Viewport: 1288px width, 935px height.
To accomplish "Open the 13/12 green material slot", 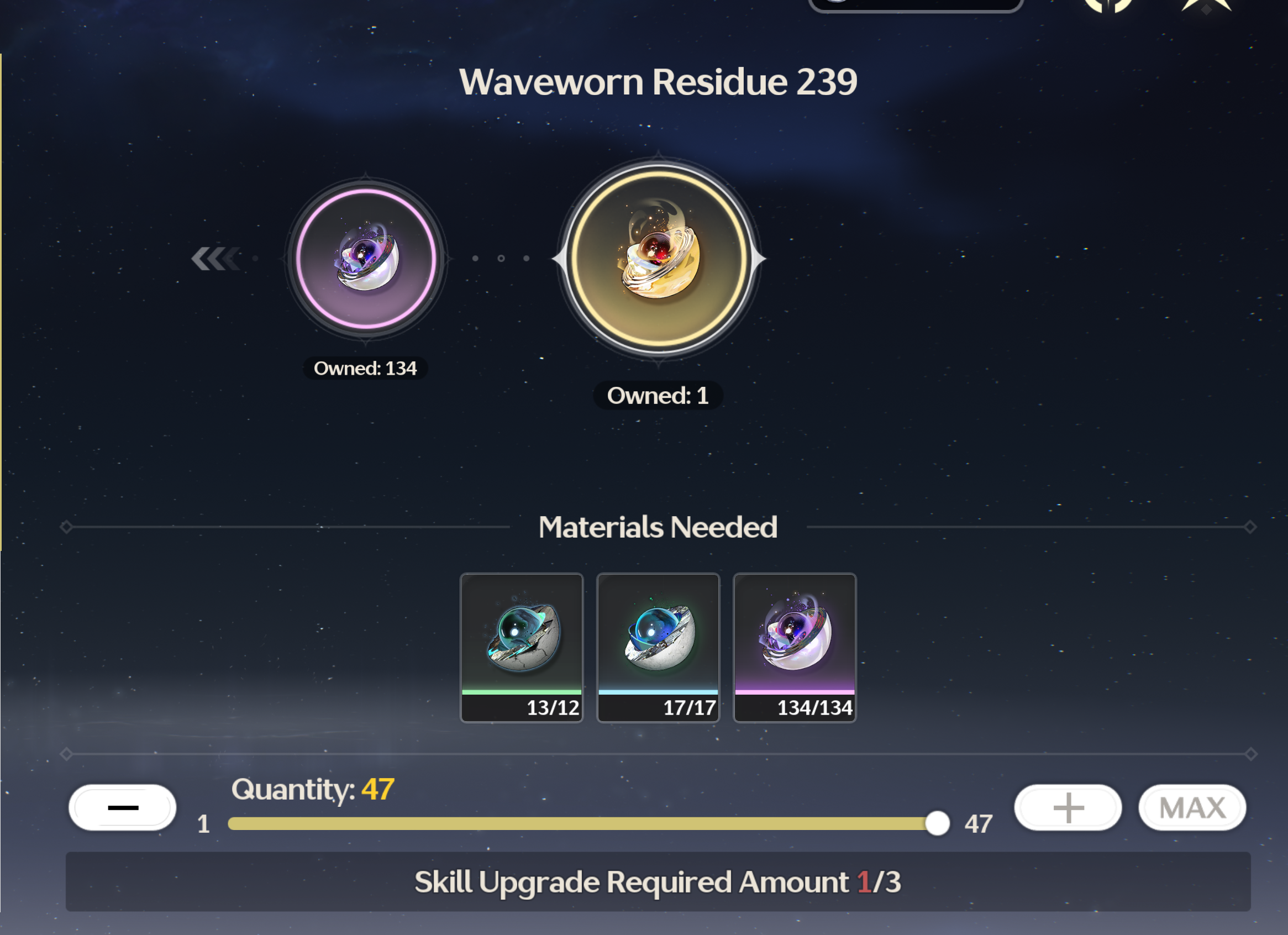I will pos(522,647).
